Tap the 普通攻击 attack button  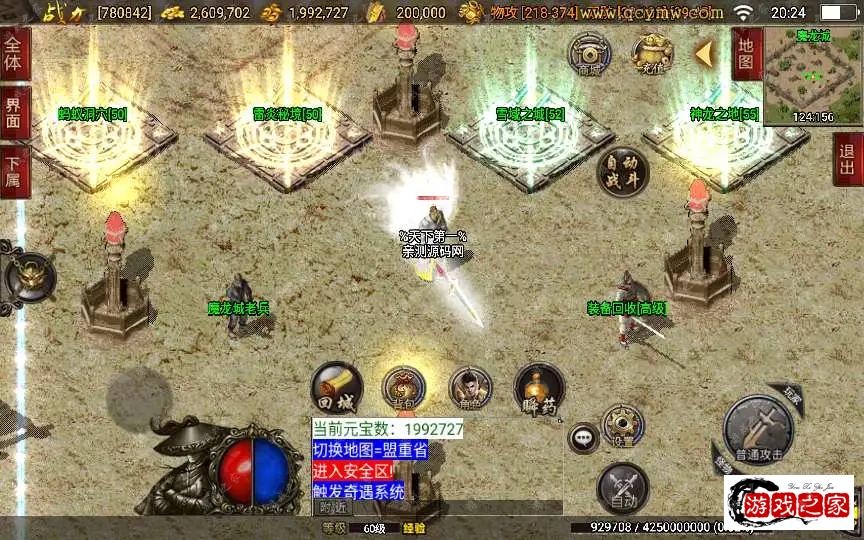point(760,430)
